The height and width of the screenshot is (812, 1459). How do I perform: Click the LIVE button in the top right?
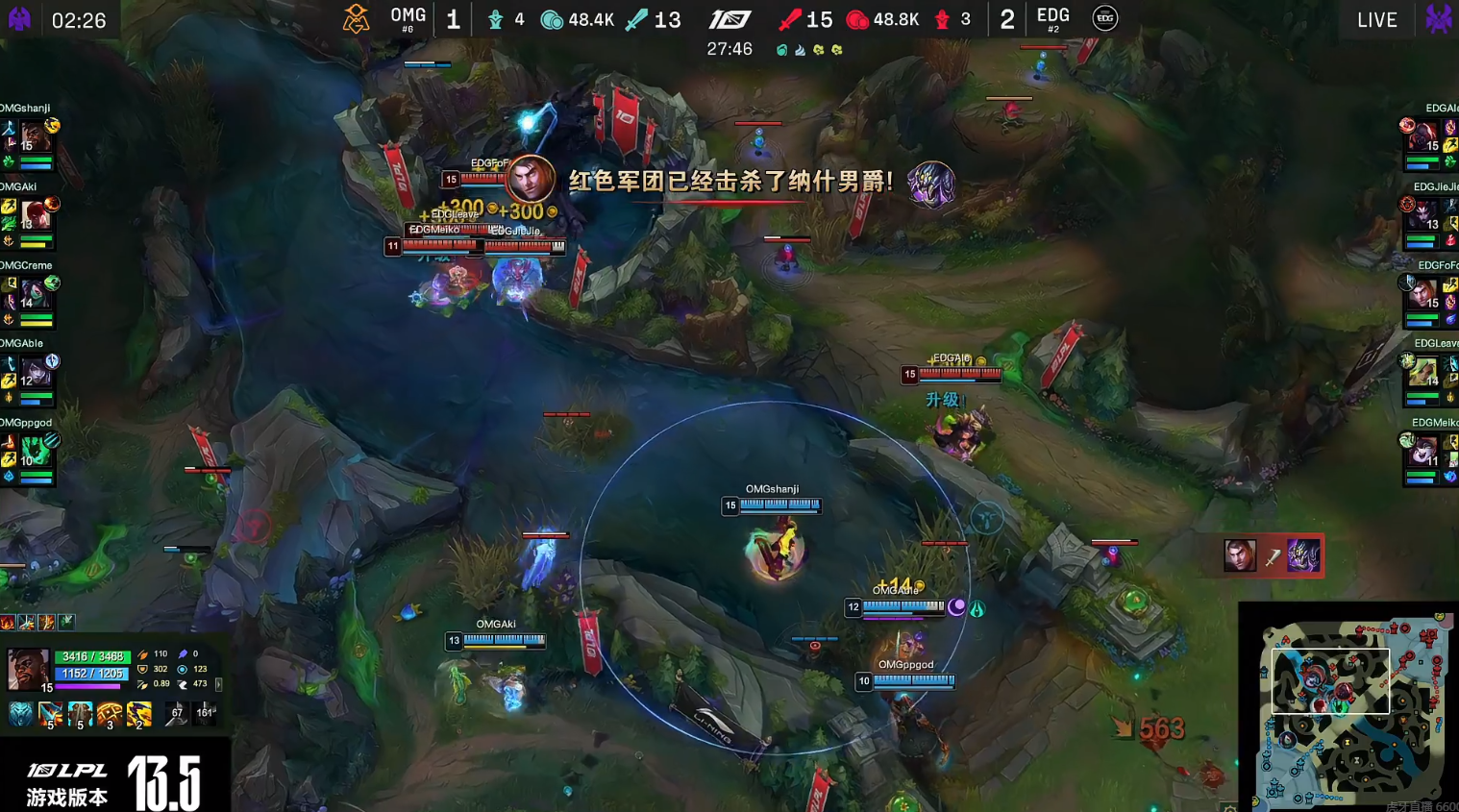[x=1376, y=18]
